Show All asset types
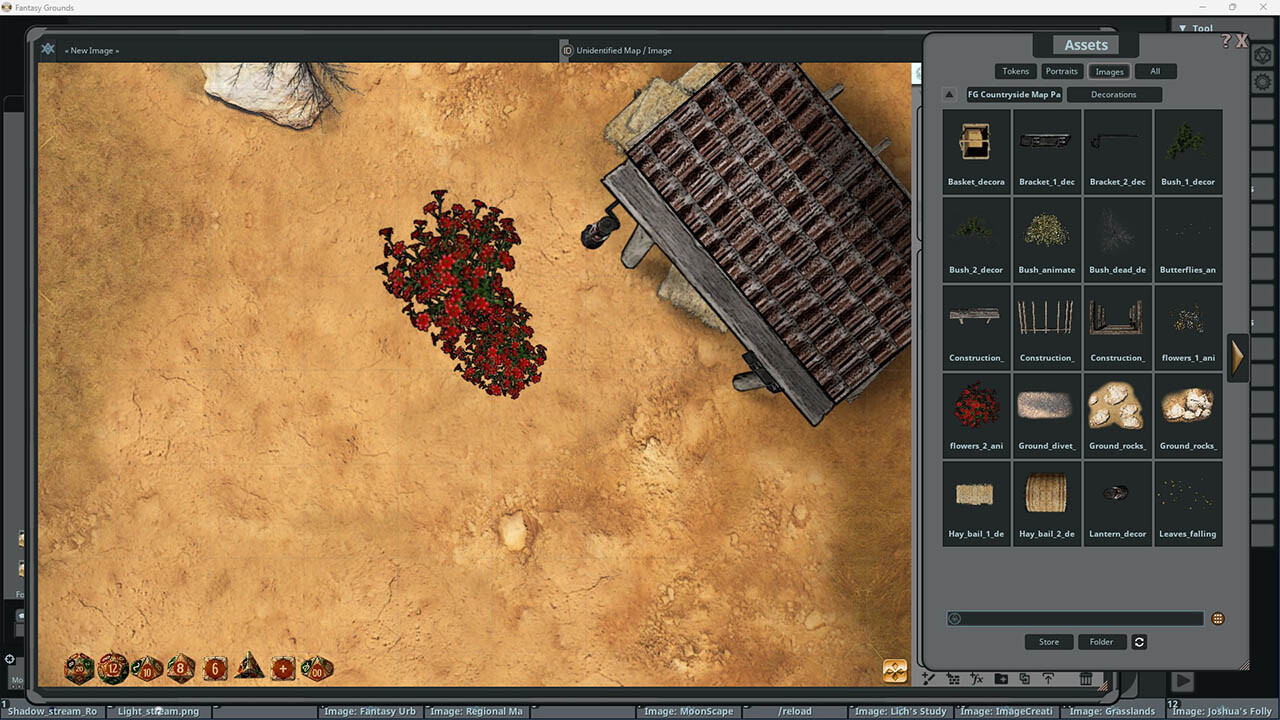 1155,71
